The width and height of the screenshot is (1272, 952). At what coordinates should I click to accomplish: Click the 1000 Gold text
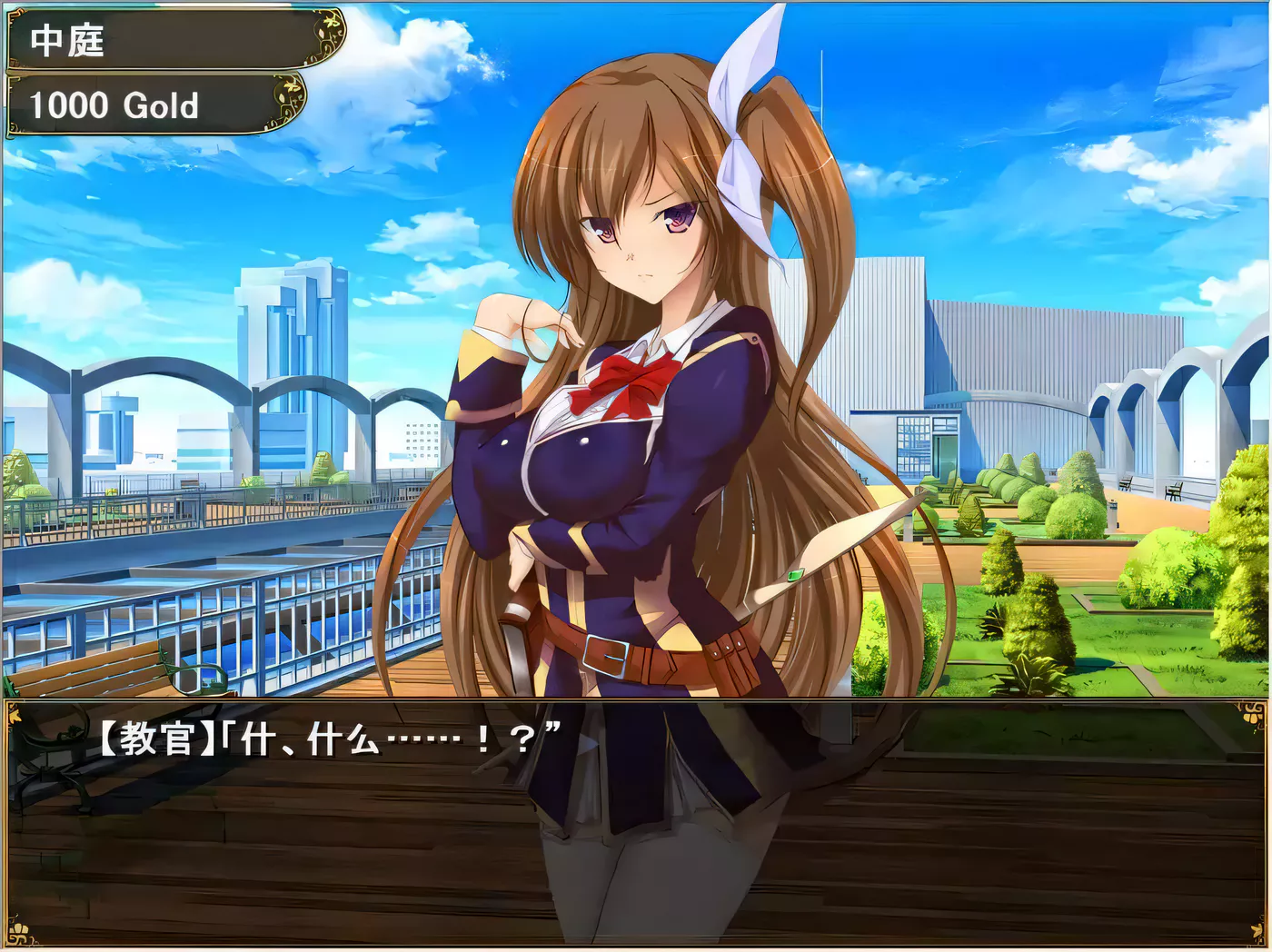[x=114, y=106]
